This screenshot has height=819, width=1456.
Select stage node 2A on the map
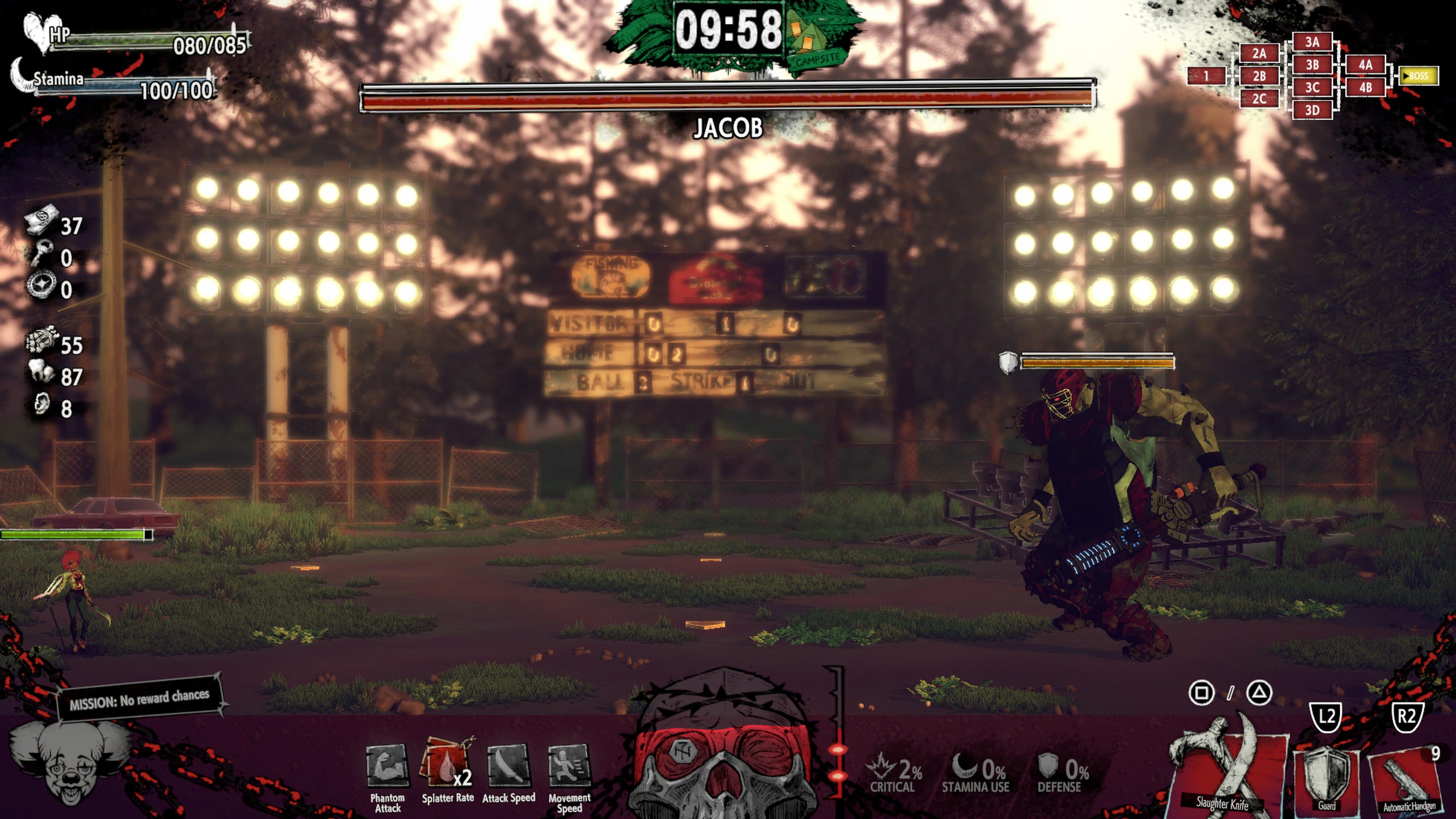click(x=1259, y=54)
